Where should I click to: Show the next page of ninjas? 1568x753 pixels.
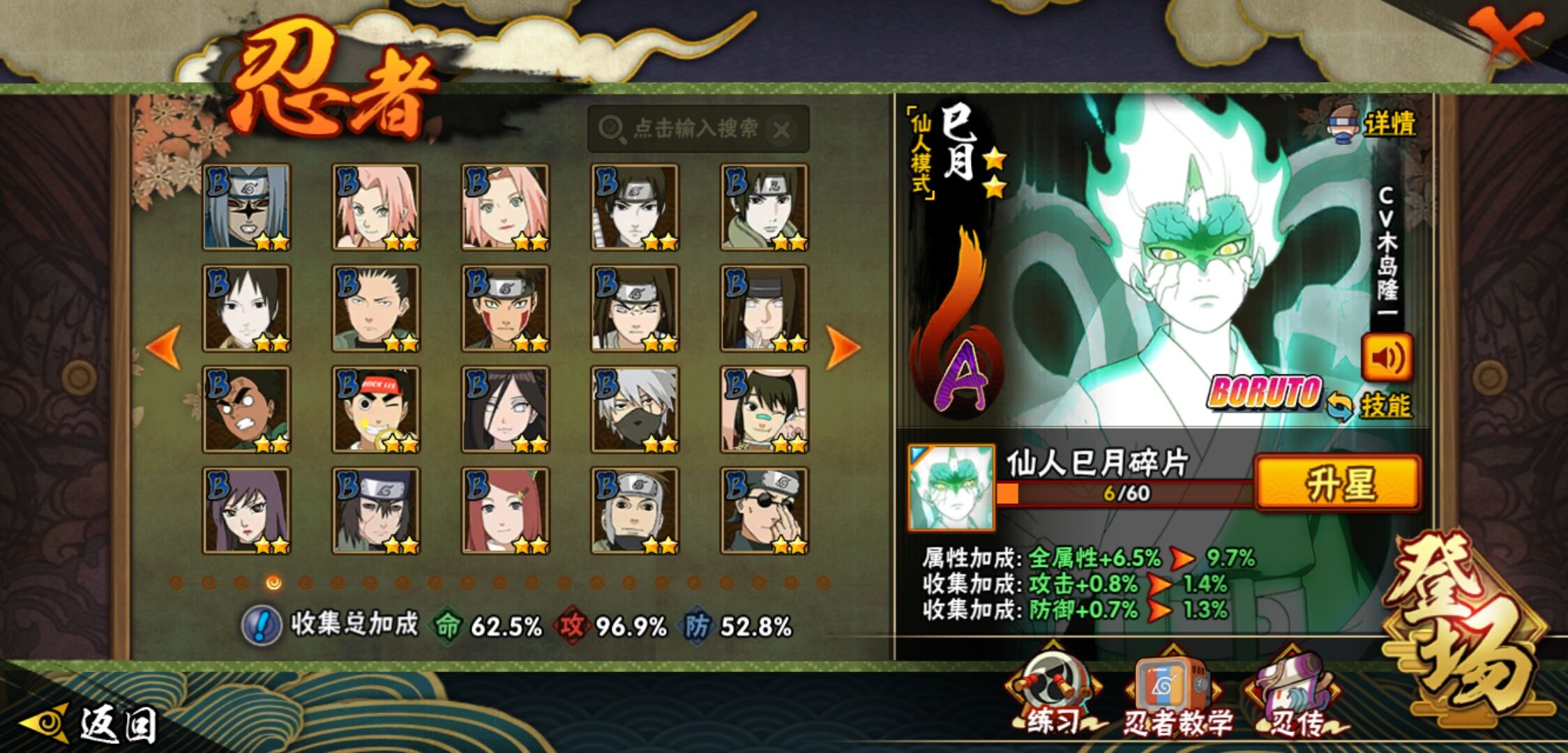[x=843, y=347]
